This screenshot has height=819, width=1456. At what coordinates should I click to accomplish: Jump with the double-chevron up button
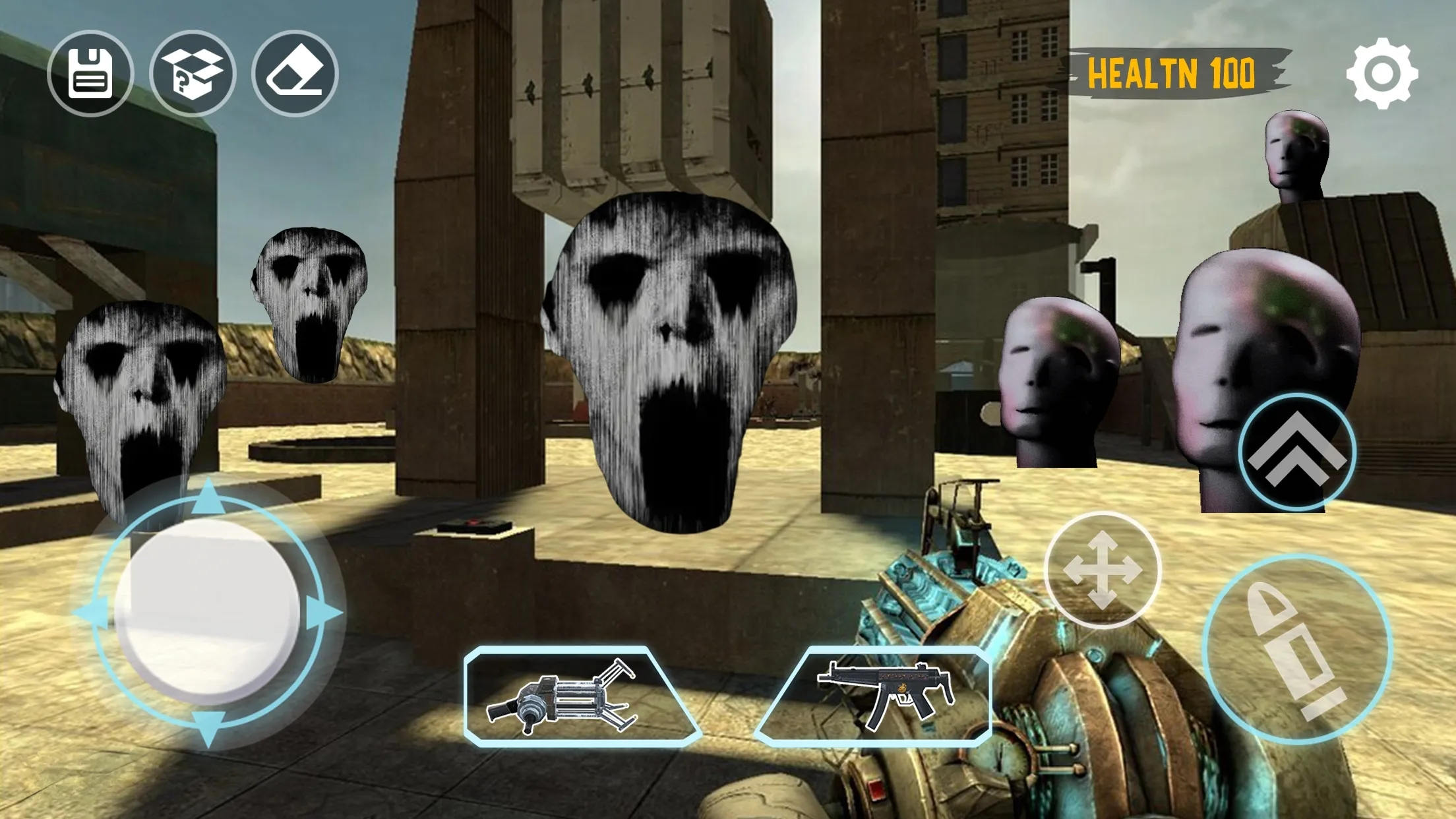click(1296, 452)
